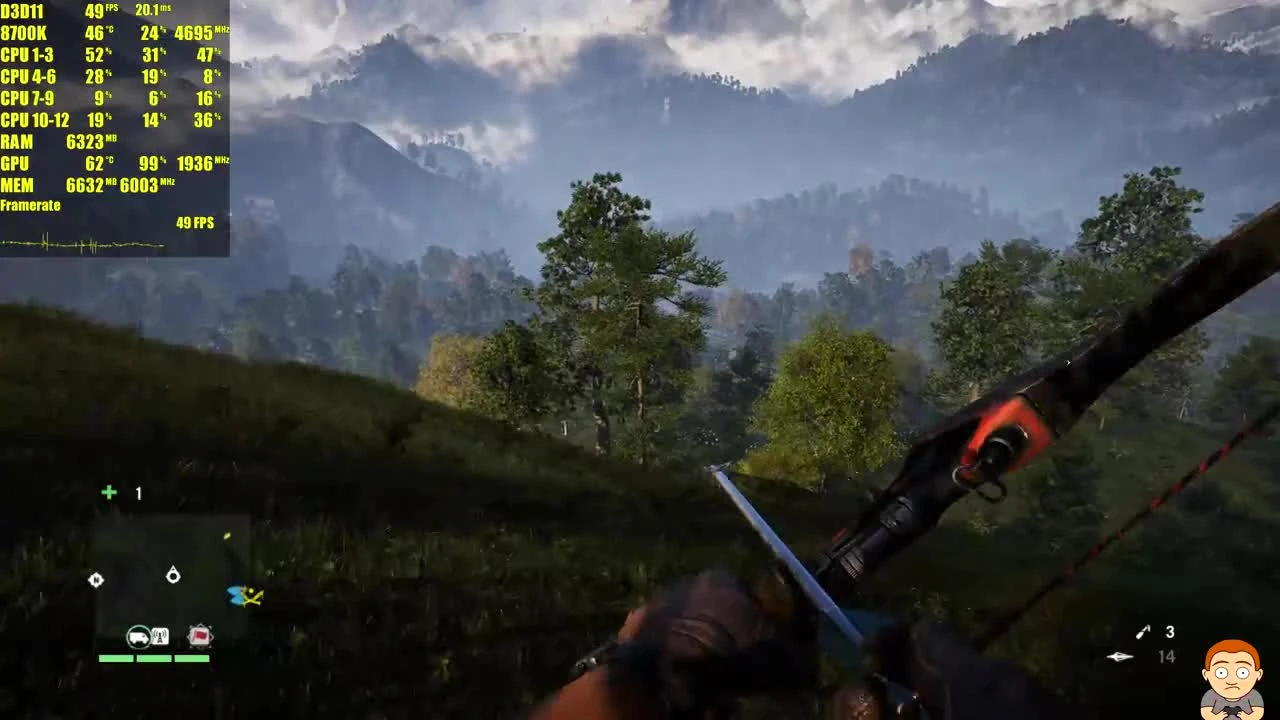Select the leftmost green health bar segment

(x=114, y=658)
